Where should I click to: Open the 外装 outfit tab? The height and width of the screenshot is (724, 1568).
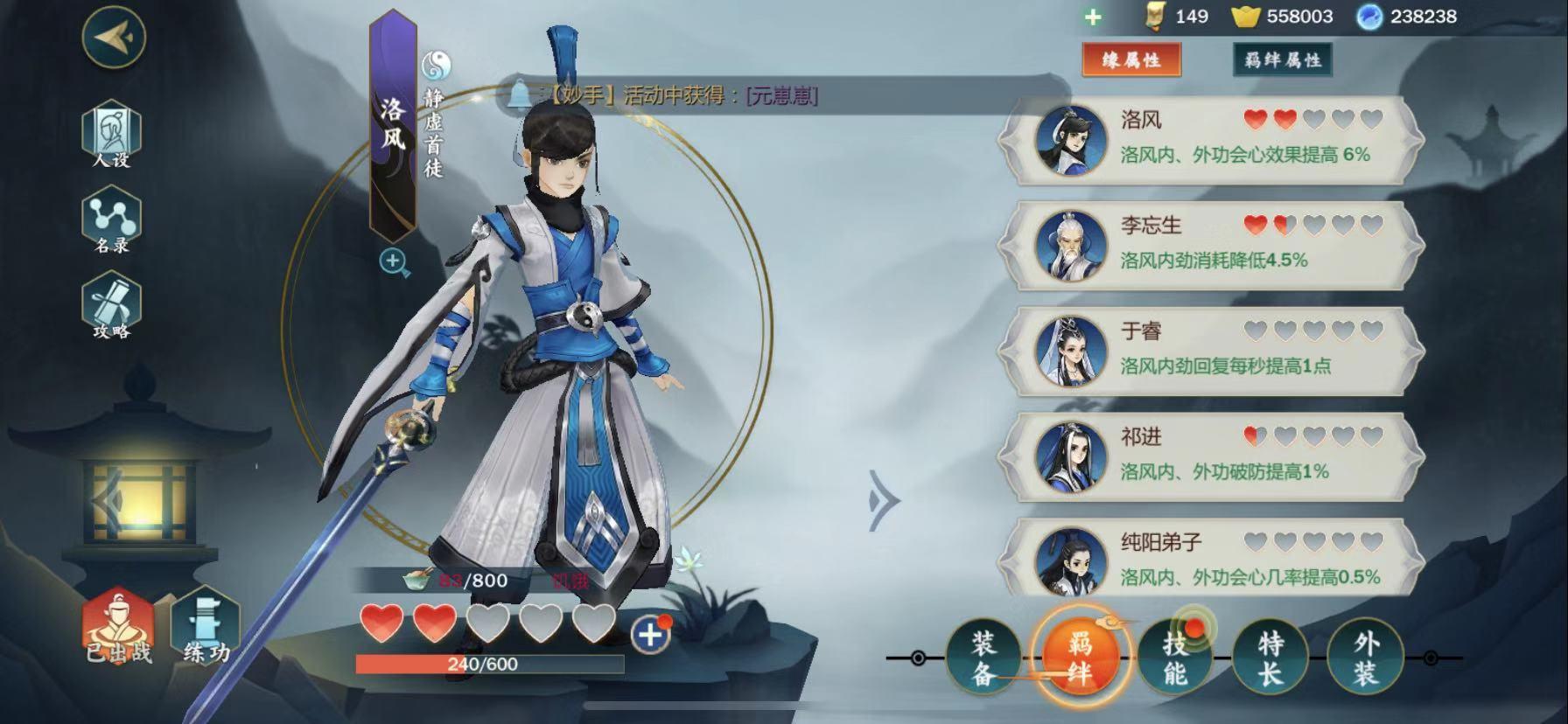pos(1365,658)
